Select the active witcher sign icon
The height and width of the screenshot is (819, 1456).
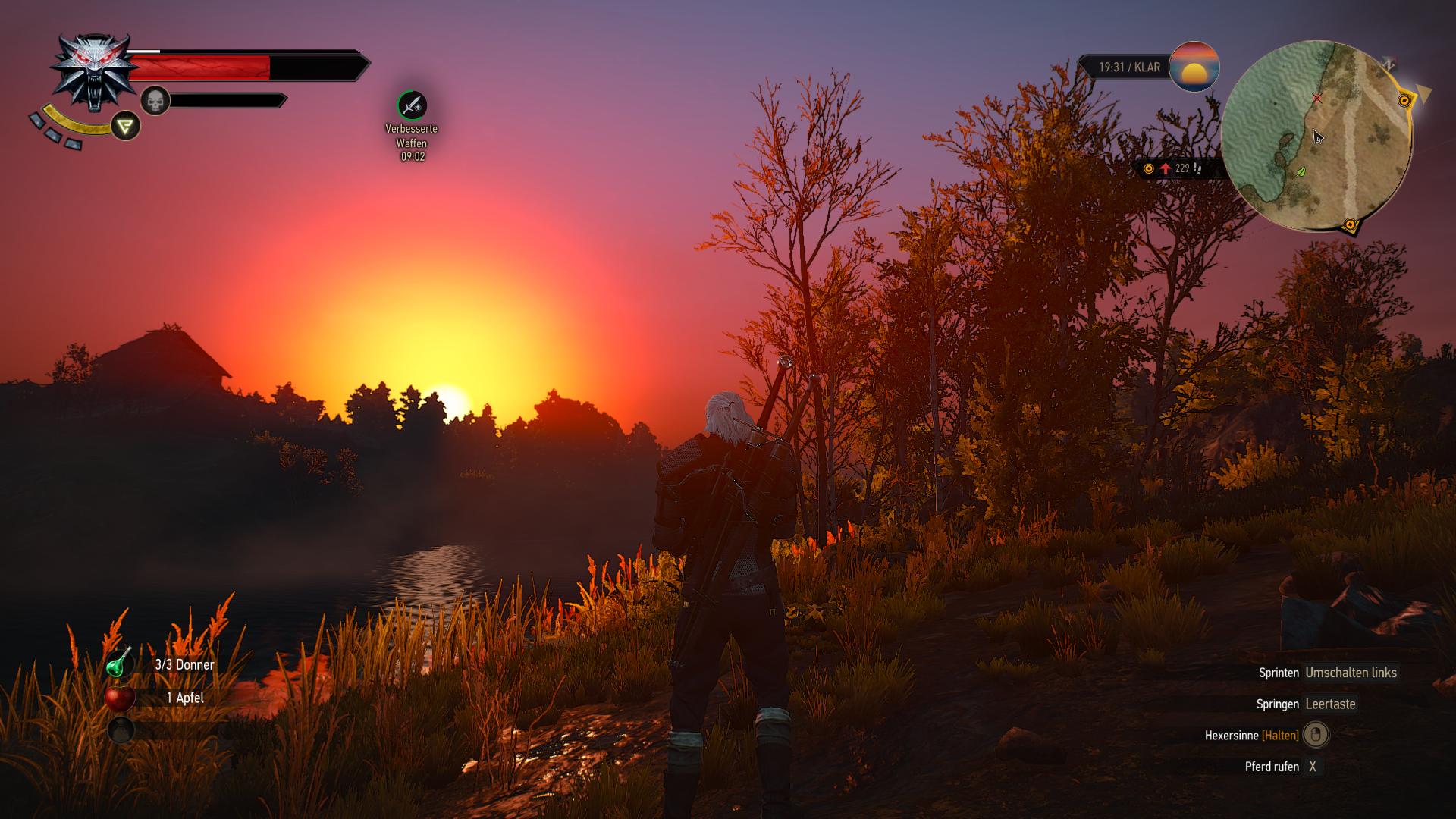click(x=126, y=125)
